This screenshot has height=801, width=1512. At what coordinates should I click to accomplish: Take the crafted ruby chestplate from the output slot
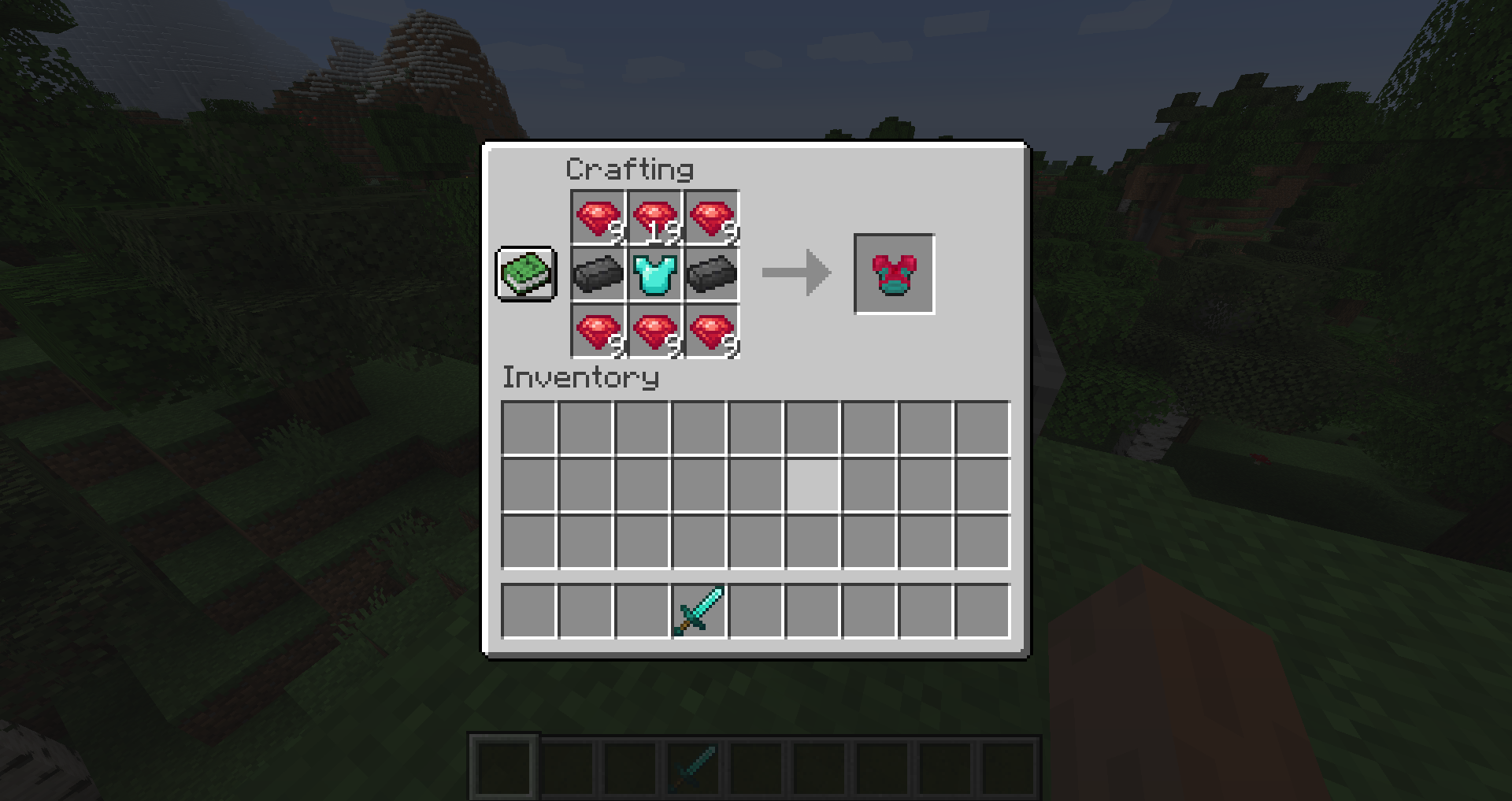894,274
